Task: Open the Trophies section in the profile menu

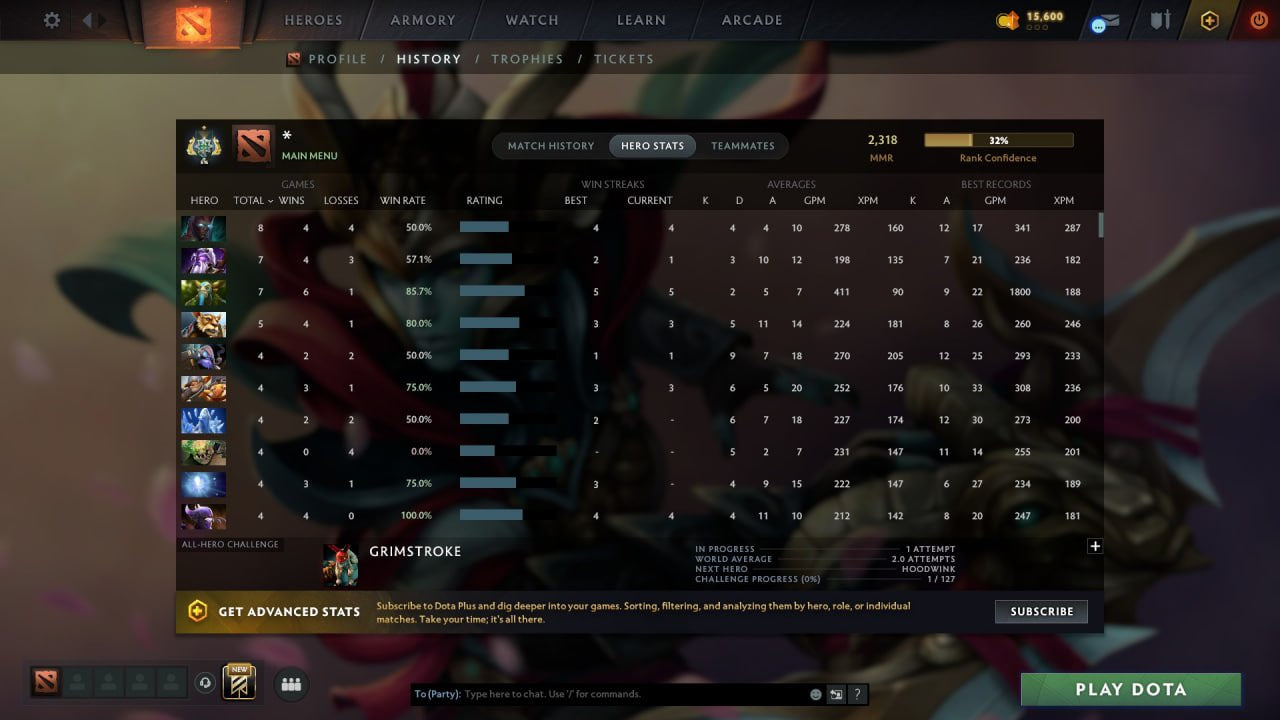Action: pyautogui.click(x=528, y=59)
